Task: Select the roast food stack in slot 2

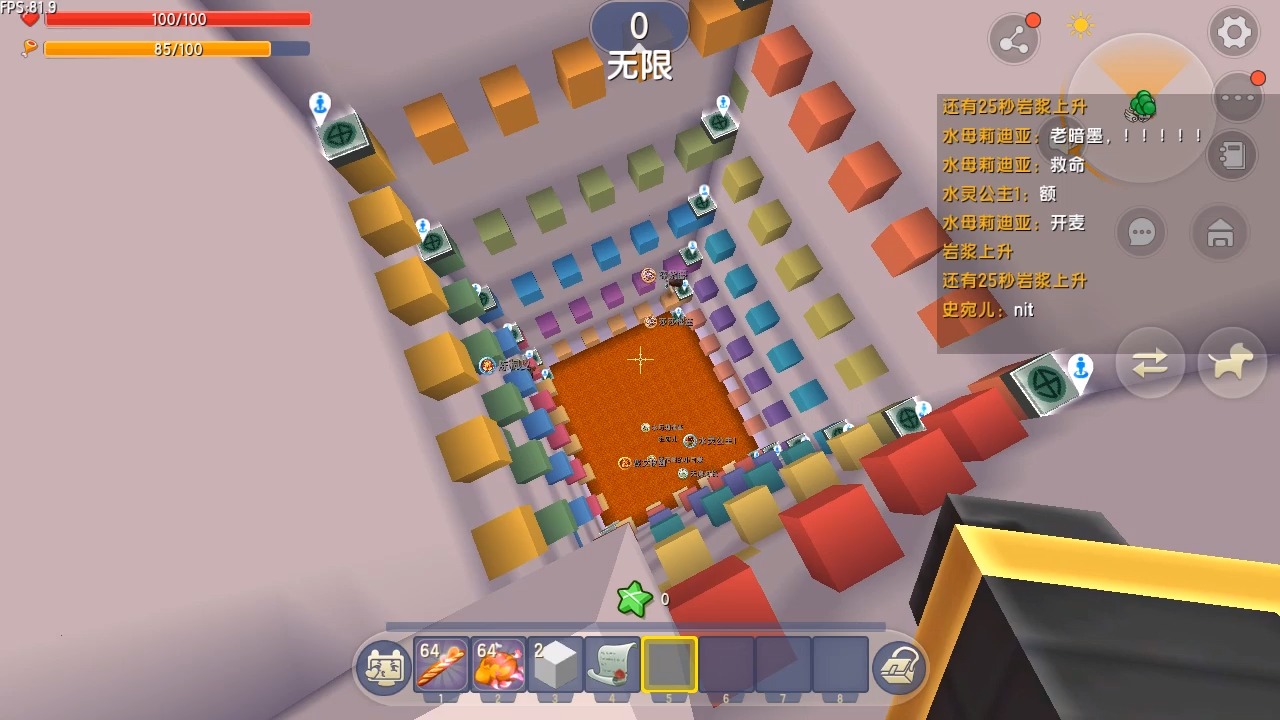Action: 499,665
